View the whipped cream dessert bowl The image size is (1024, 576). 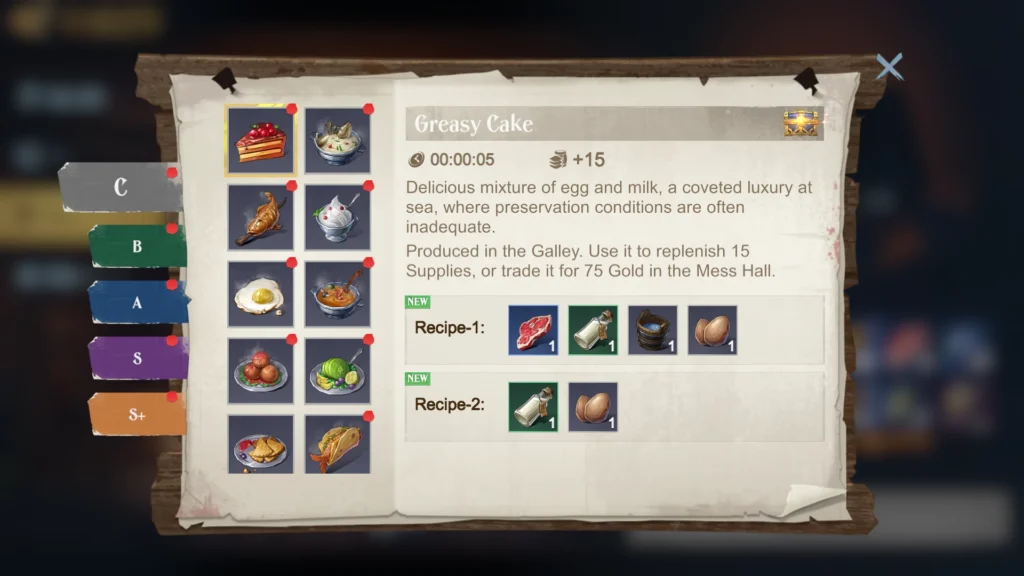click(338, 217)
